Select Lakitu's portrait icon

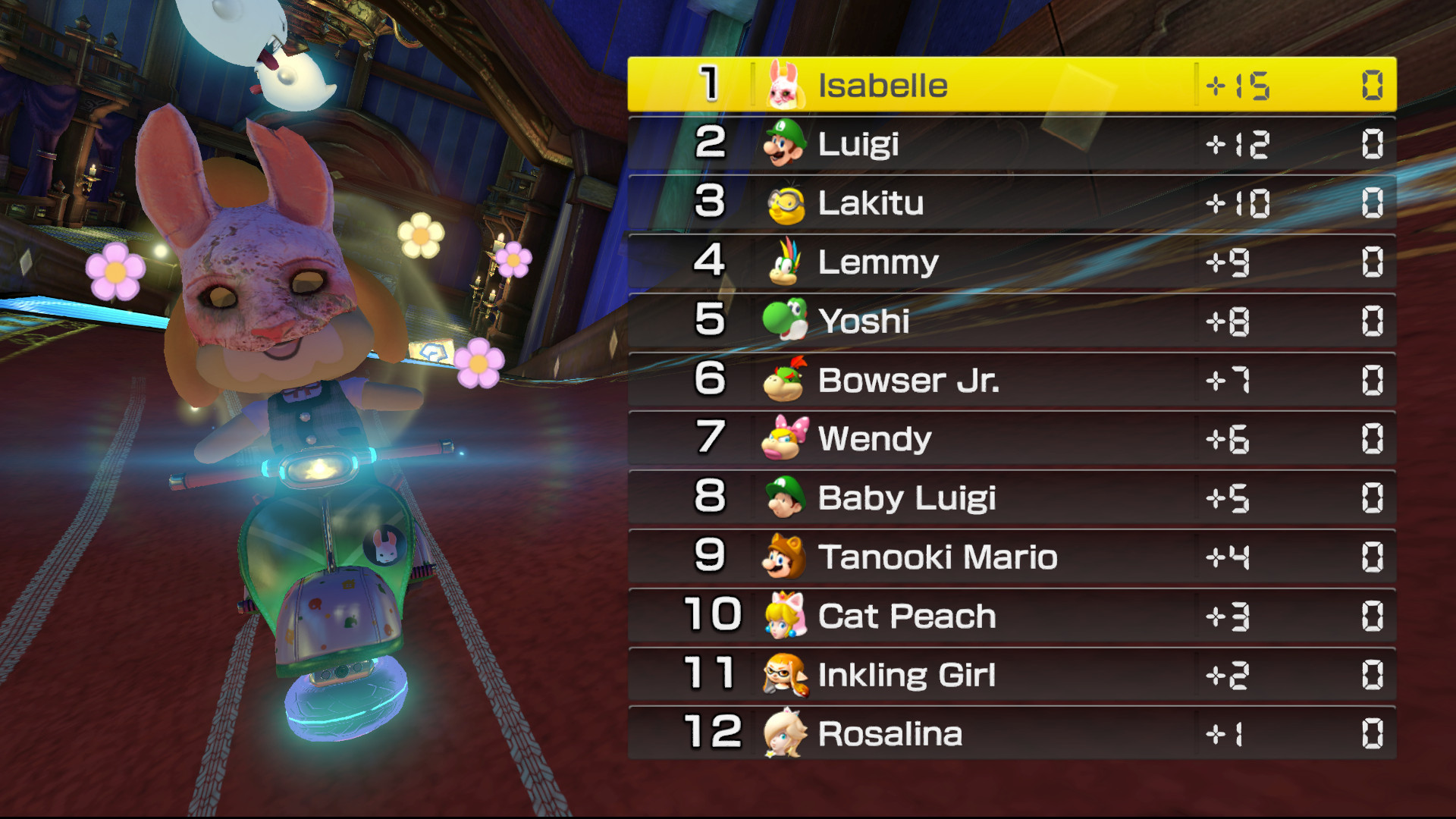point(784,202)
